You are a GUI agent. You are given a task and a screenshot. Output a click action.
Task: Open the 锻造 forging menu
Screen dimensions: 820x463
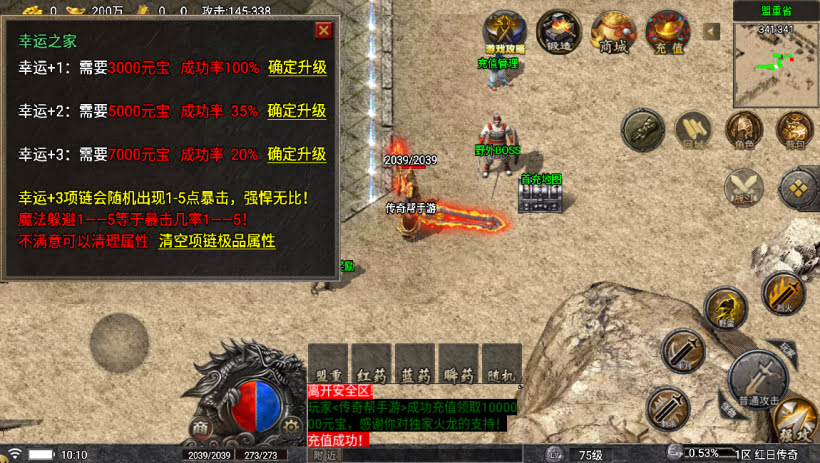559,32
